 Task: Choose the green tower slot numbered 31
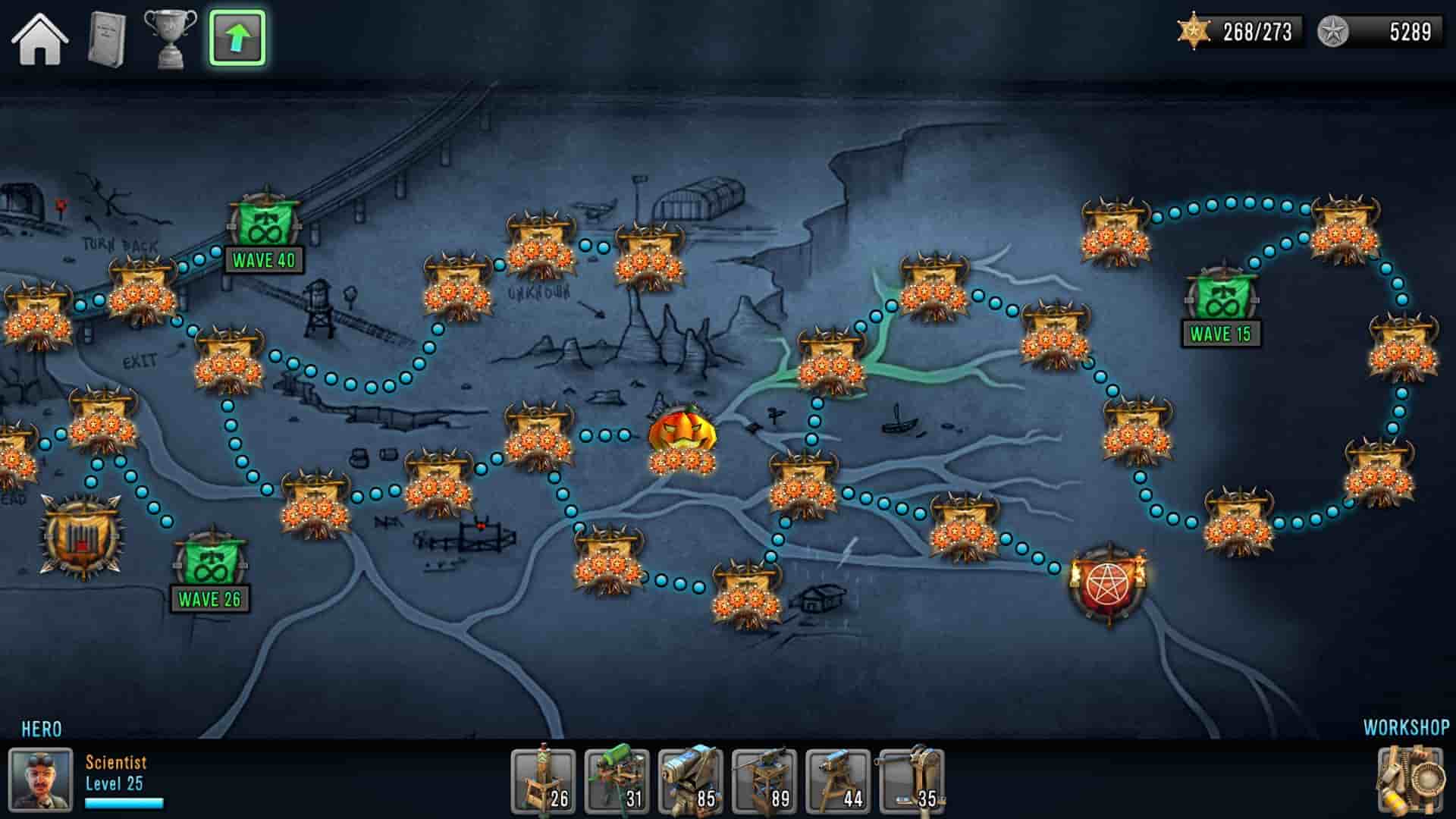[x=617, y=781]
